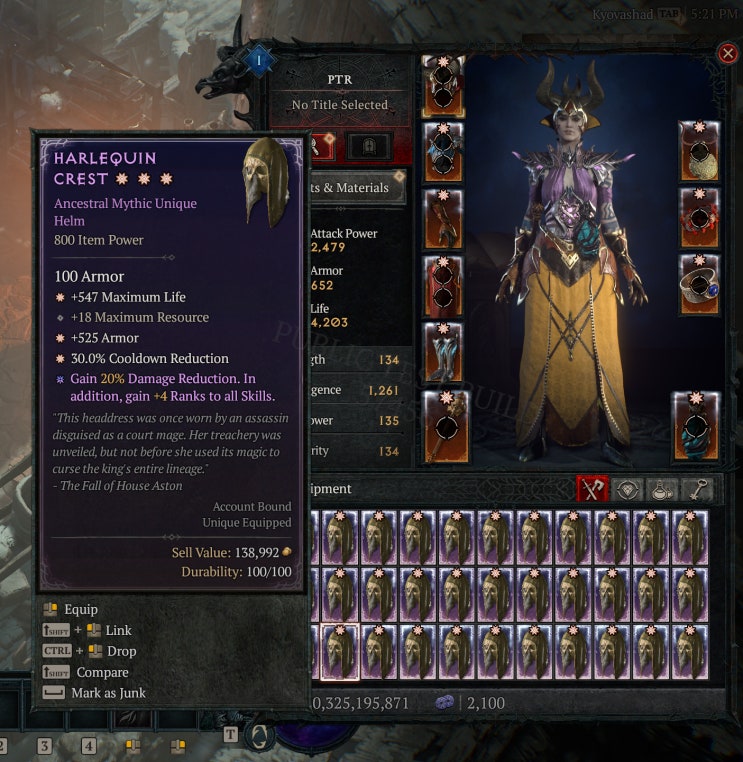Screen dimensions: 743x762
Task: Select the equipped chest armor slot
Action: click(443, 153)
